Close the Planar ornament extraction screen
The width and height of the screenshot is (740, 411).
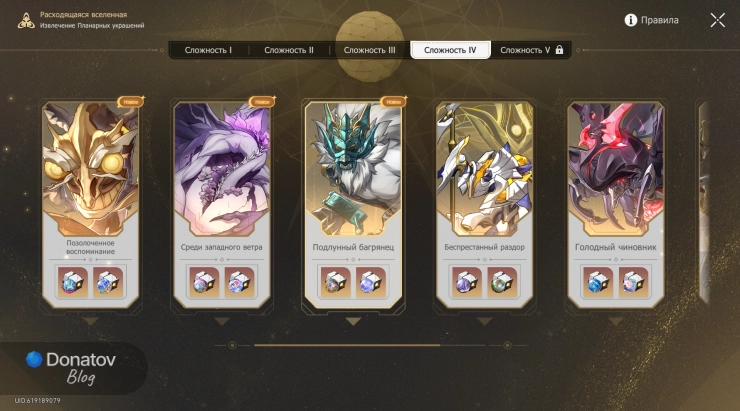(718, 20)
